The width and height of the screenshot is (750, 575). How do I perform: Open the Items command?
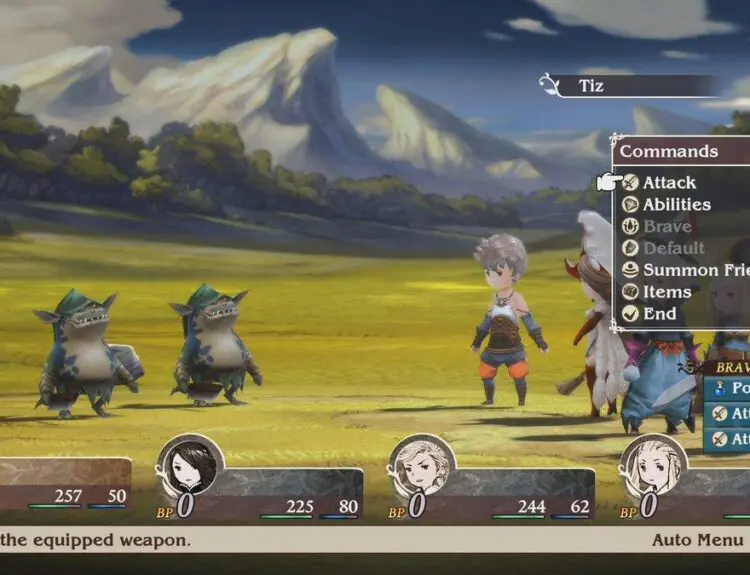(666, 292)
